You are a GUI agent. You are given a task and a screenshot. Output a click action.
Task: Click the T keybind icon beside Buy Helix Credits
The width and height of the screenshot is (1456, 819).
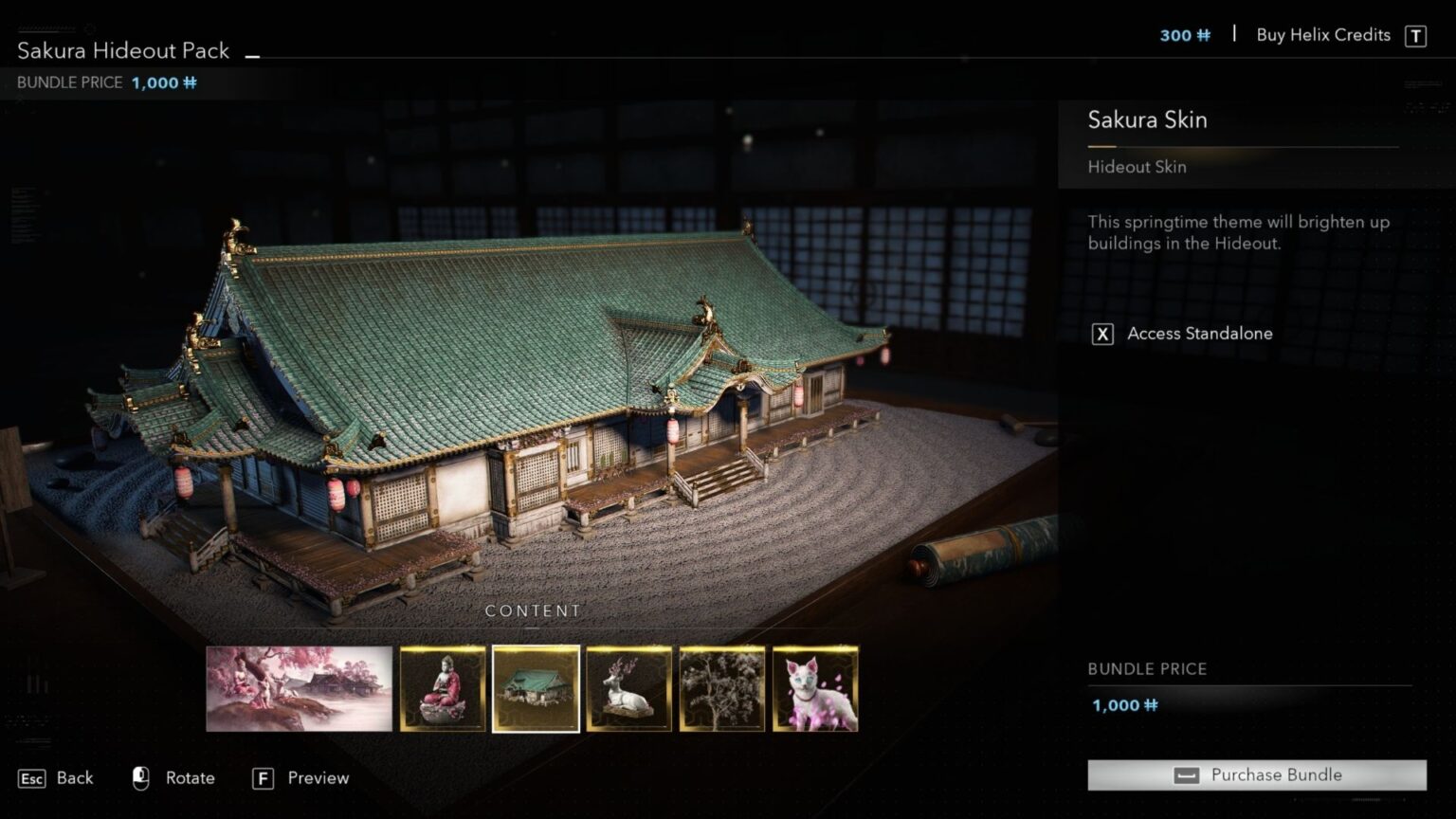1414,35
